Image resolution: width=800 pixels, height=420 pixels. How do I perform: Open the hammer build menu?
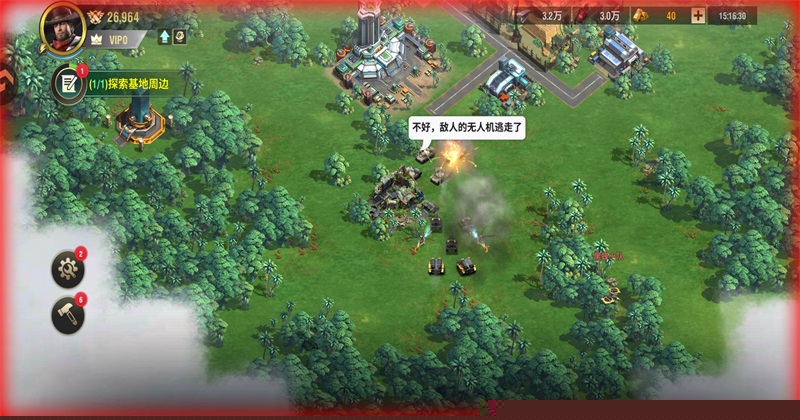(69, 315)
